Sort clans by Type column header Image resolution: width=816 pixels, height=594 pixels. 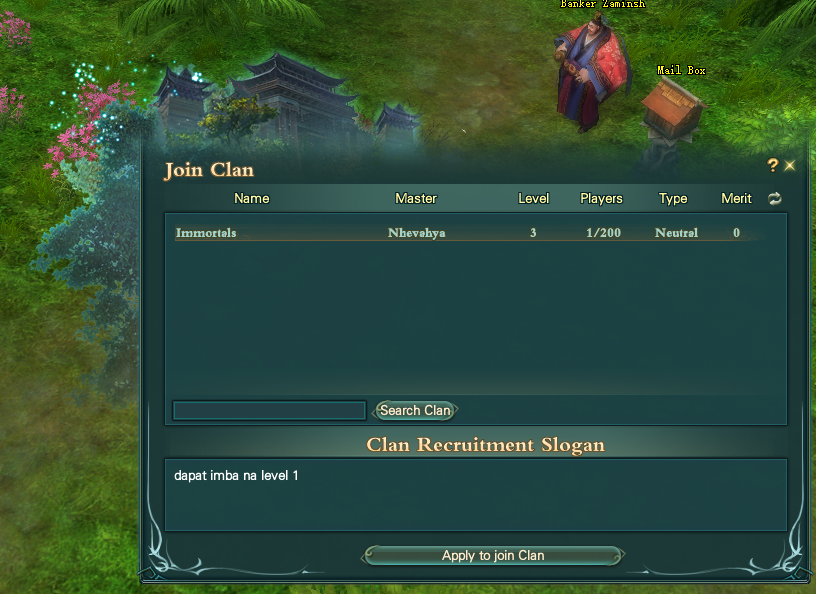tap(673, 198)
